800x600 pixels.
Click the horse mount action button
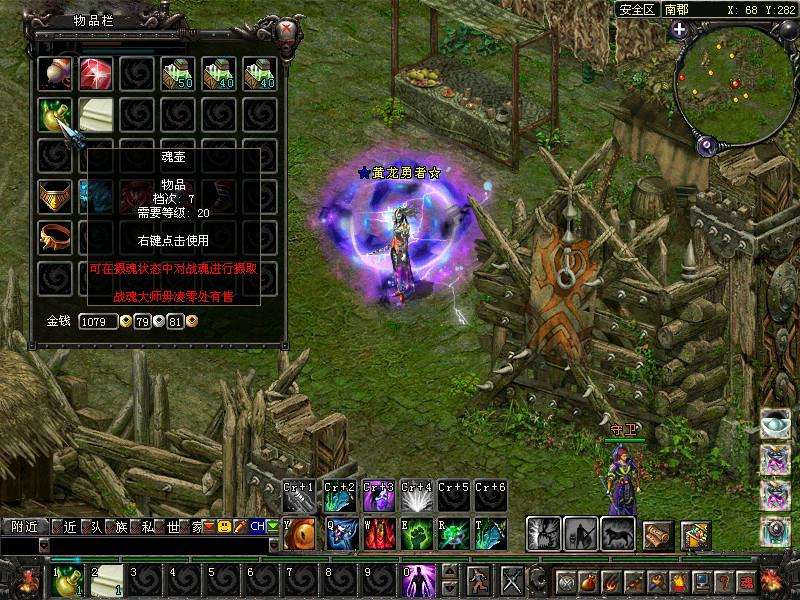[x=618, y=533]
